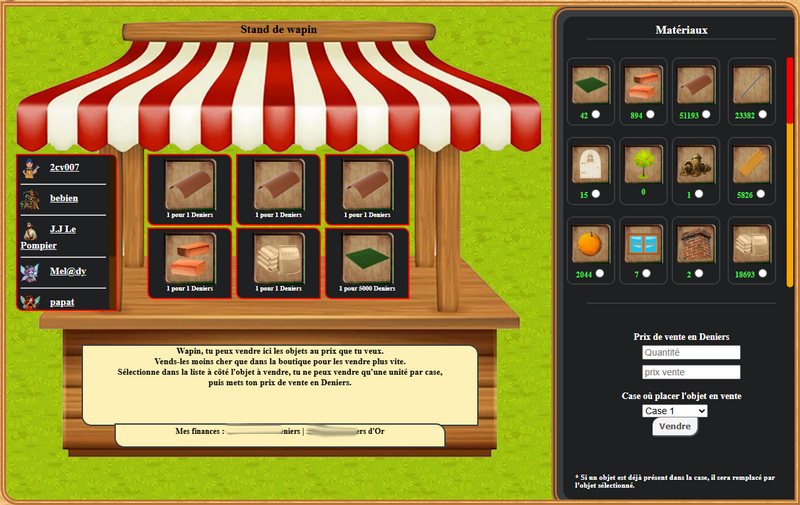Image resolution: width=800 pixels, height=505 pixels.
Task: Select the orange bricks stand slot
Action: pyautogui.click(x=190, y=263)
